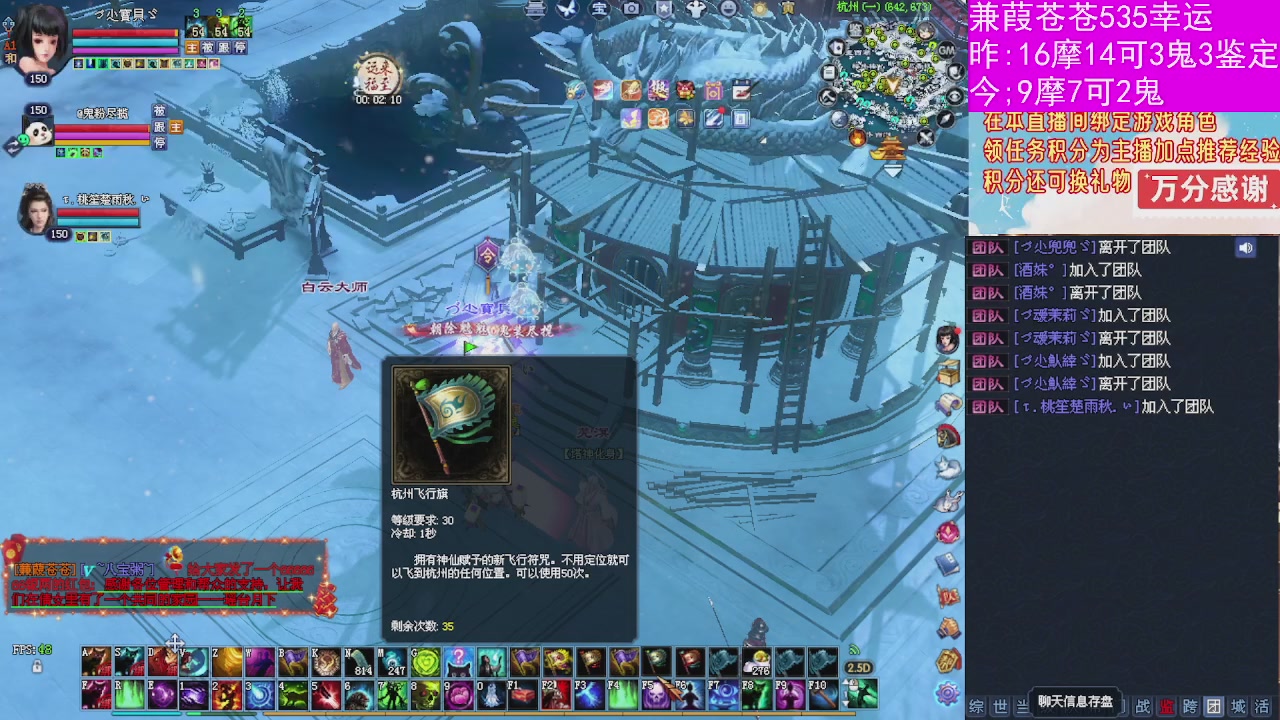
Task: Open the 宝 treasure icon in the top toolbar
Action: click(598, 11)
